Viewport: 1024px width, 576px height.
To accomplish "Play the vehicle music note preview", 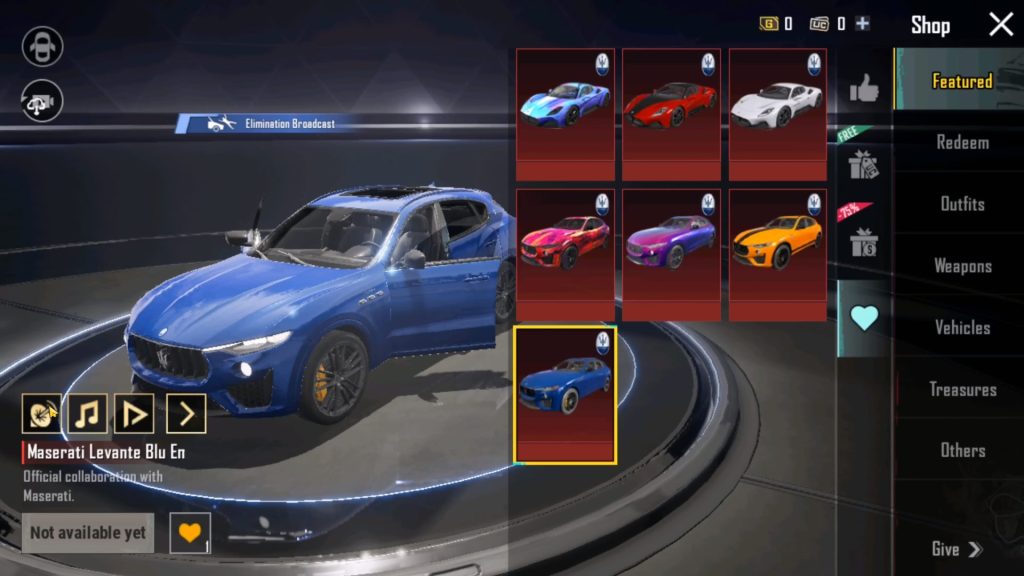I will point(87,412).
